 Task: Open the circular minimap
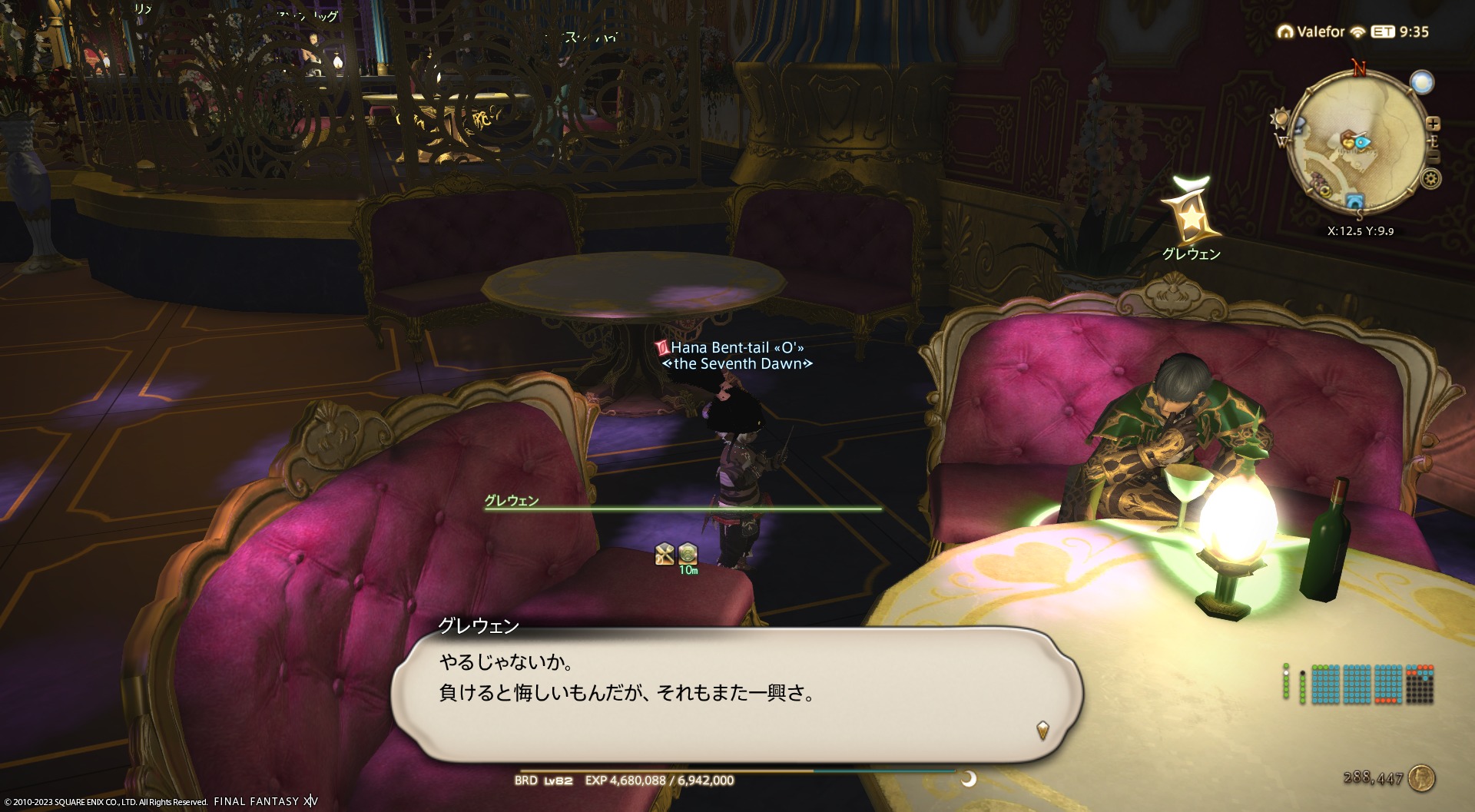click(1357, 142)
